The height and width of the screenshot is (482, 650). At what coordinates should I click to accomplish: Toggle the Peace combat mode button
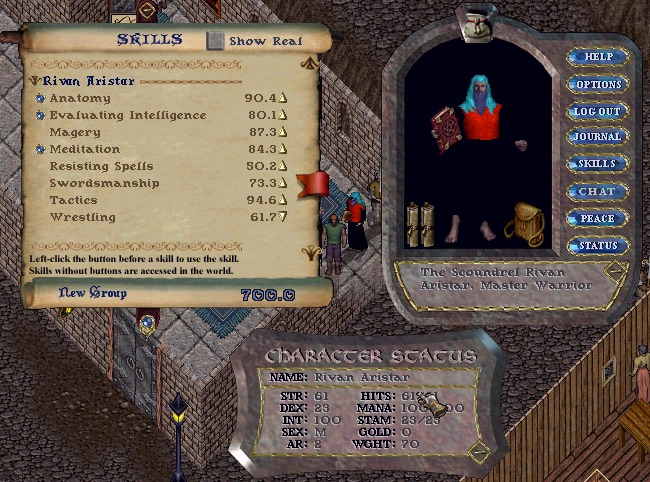pyautogui.click(x=598, y=218)
